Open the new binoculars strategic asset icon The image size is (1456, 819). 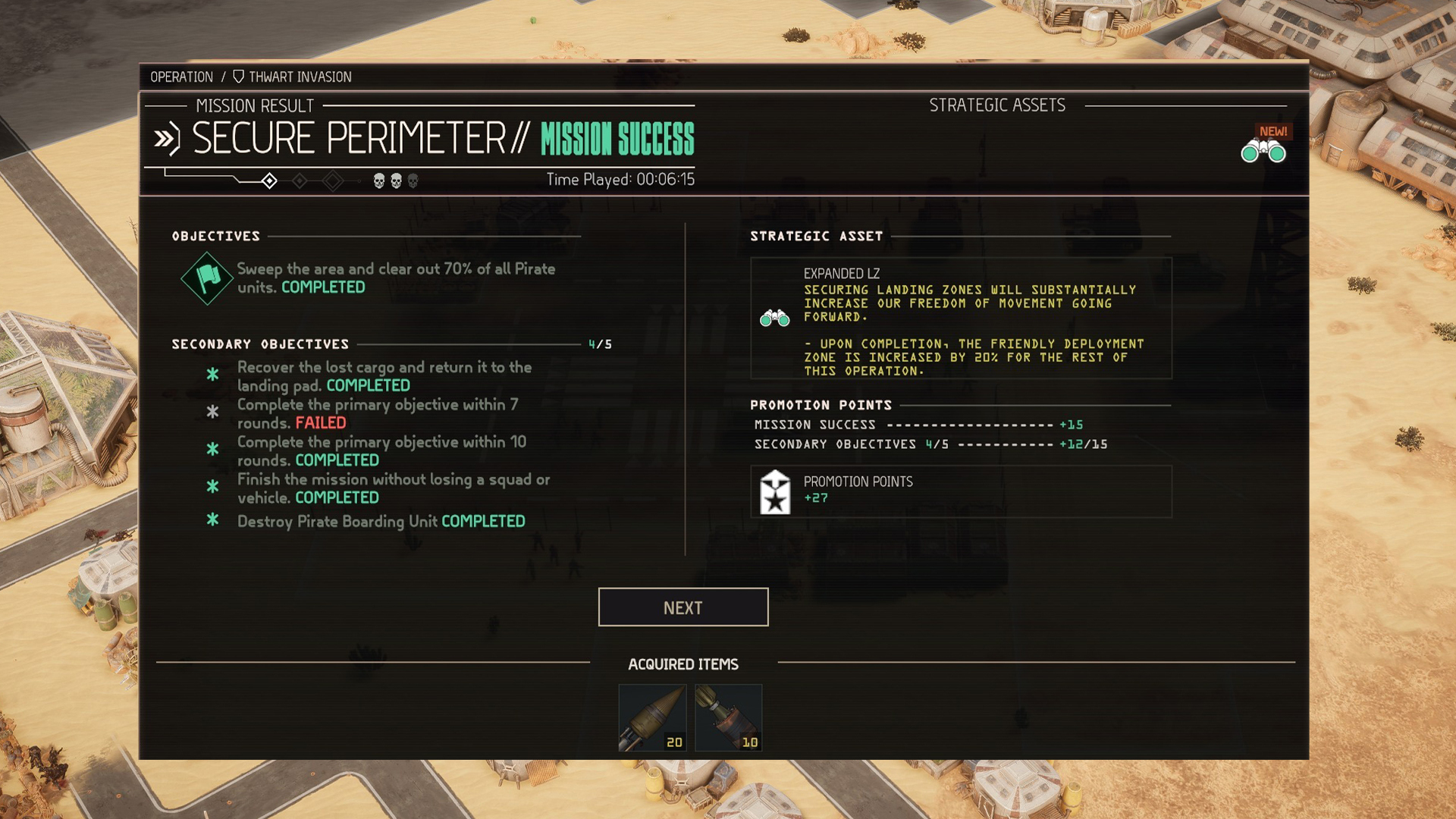(1263, 151)
